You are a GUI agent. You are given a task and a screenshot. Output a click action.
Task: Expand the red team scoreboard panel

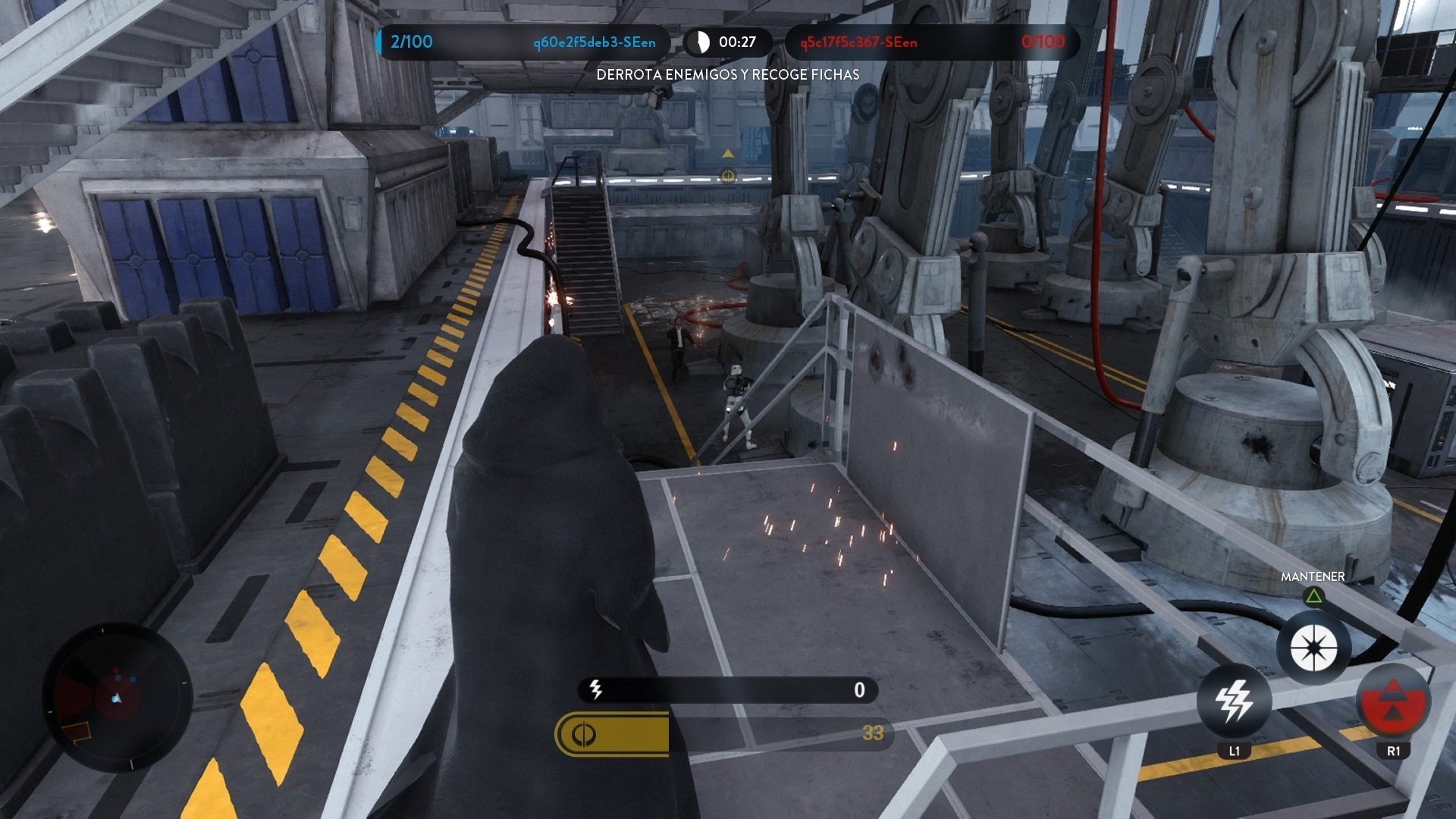click(933, 43)
